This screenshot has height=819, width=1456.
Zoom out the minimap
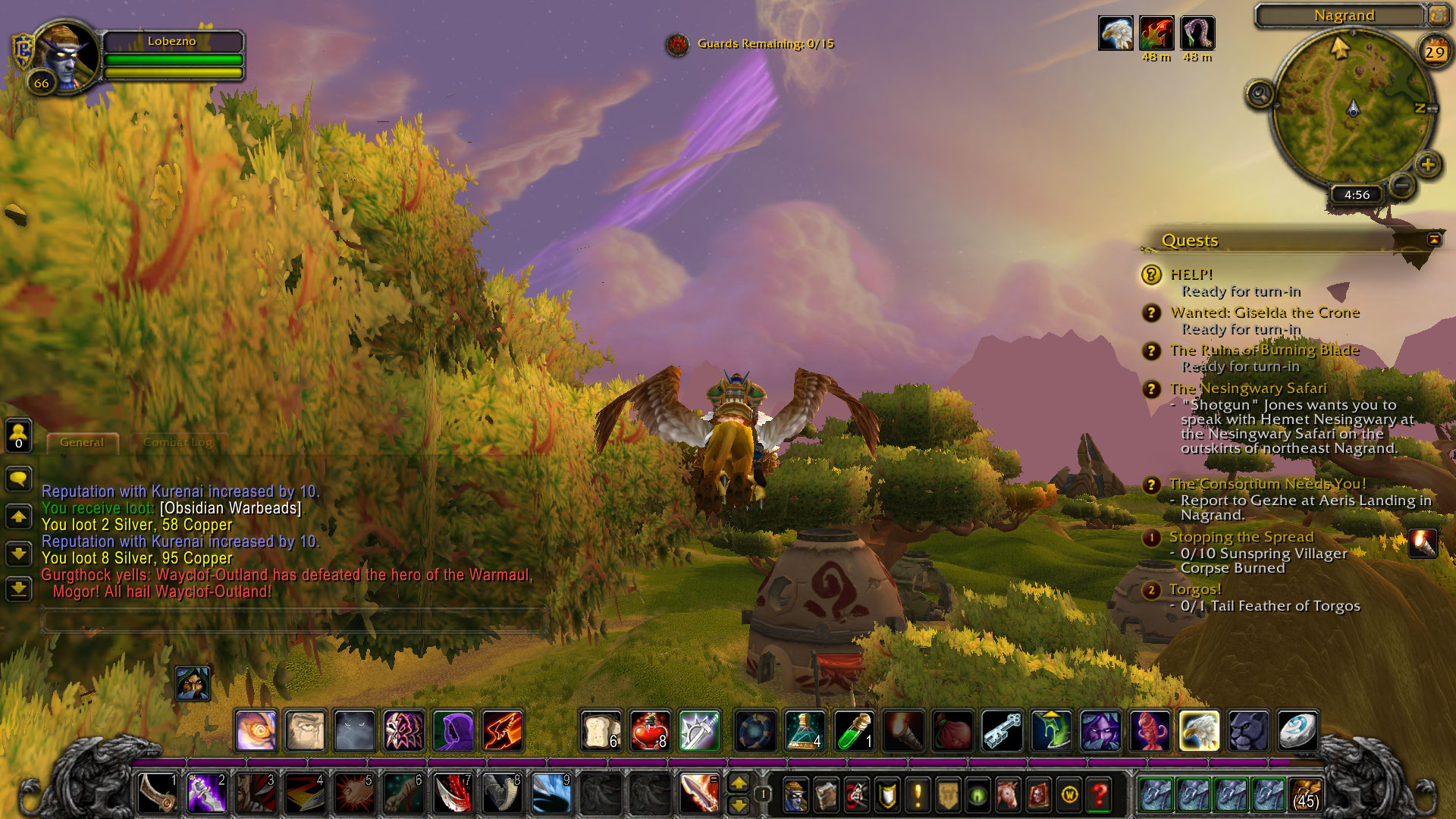pyautogui.click(x=1401, y=184)
